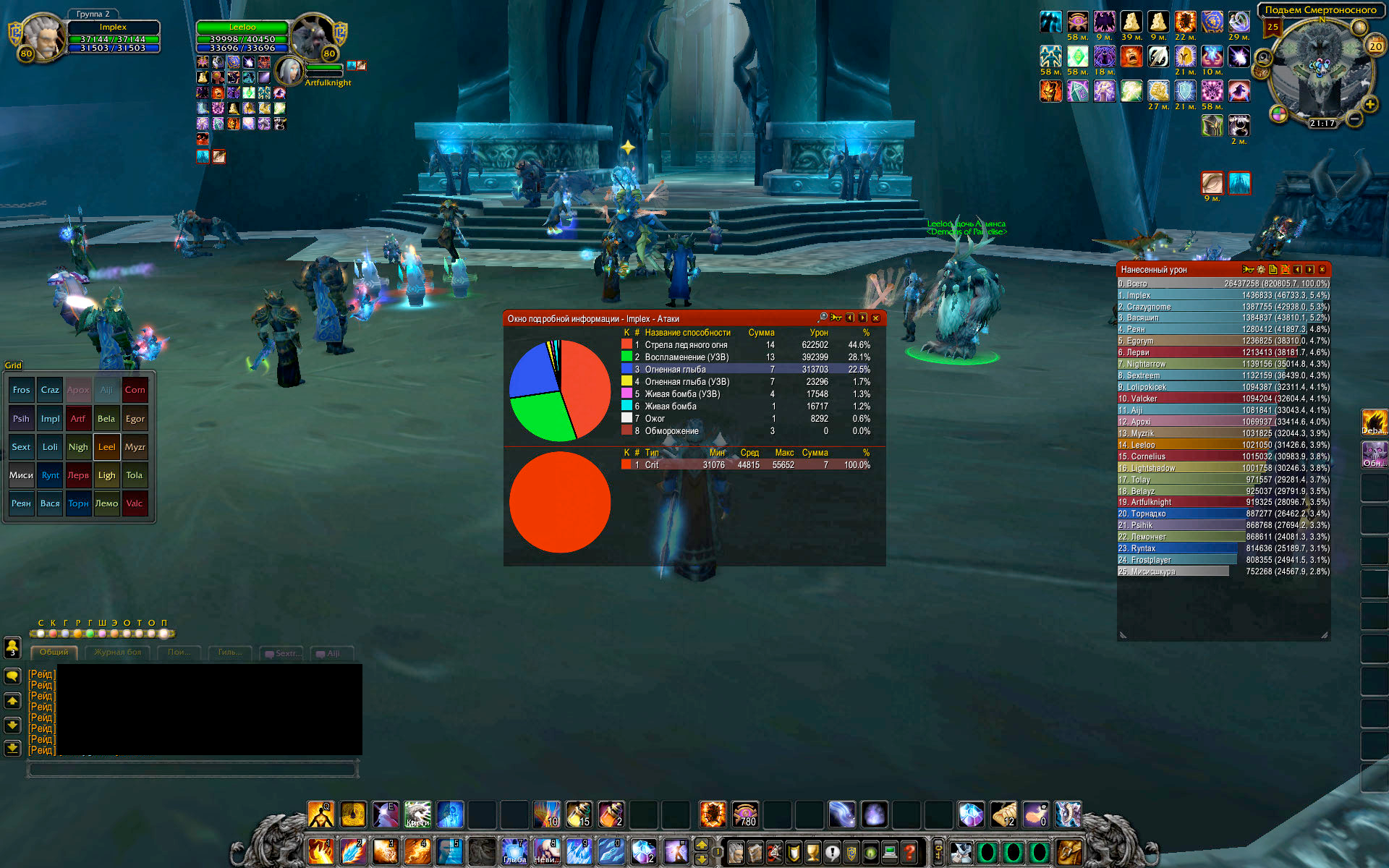This screenshot has height=868, width=1389.
Task: Open Recount options with the gear icon
Action: [1260, 269]
